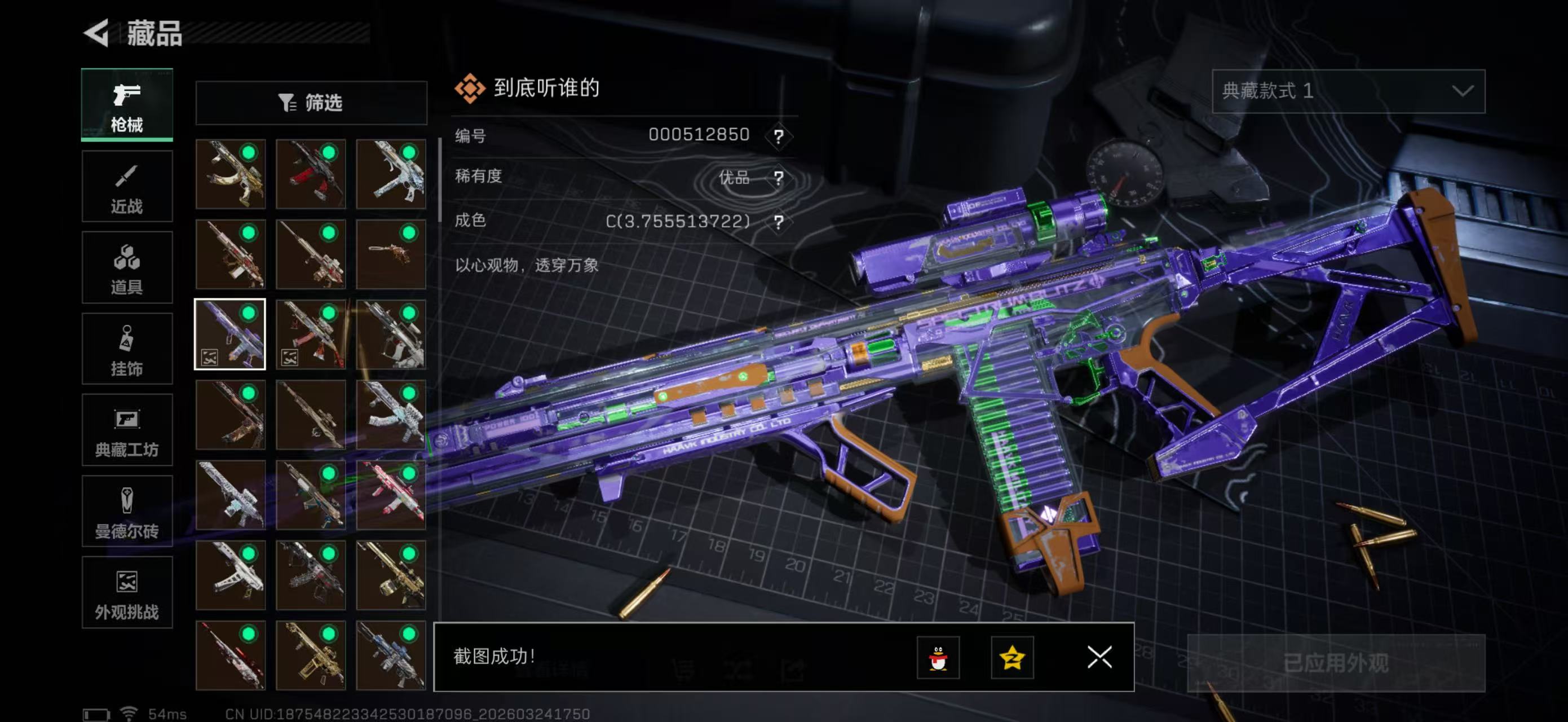Click the 已应用外观 applied skin button

(1336, 663)
